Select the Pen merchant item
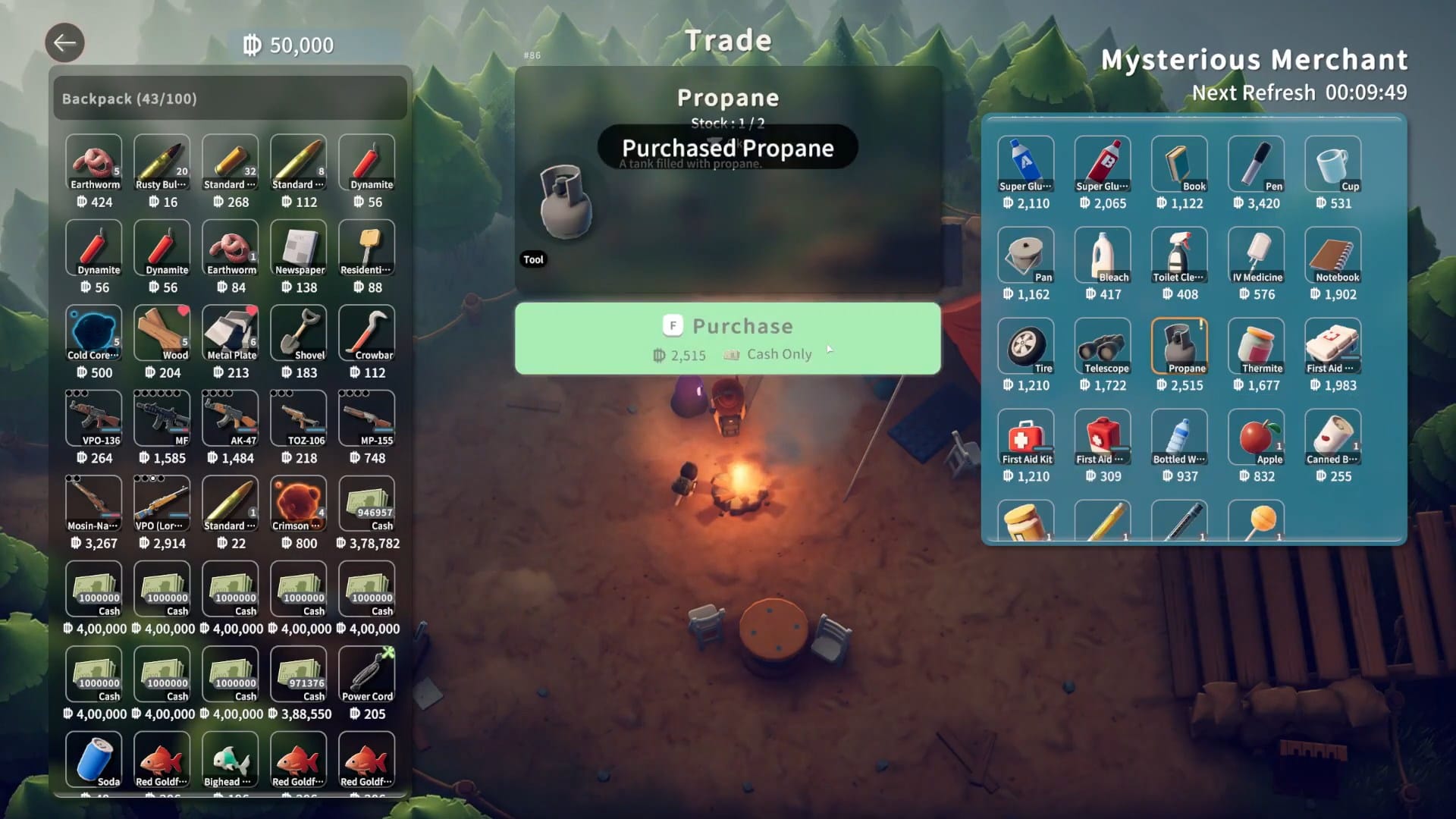The height and width of the screenshot is (819, 1456). 1256,164
